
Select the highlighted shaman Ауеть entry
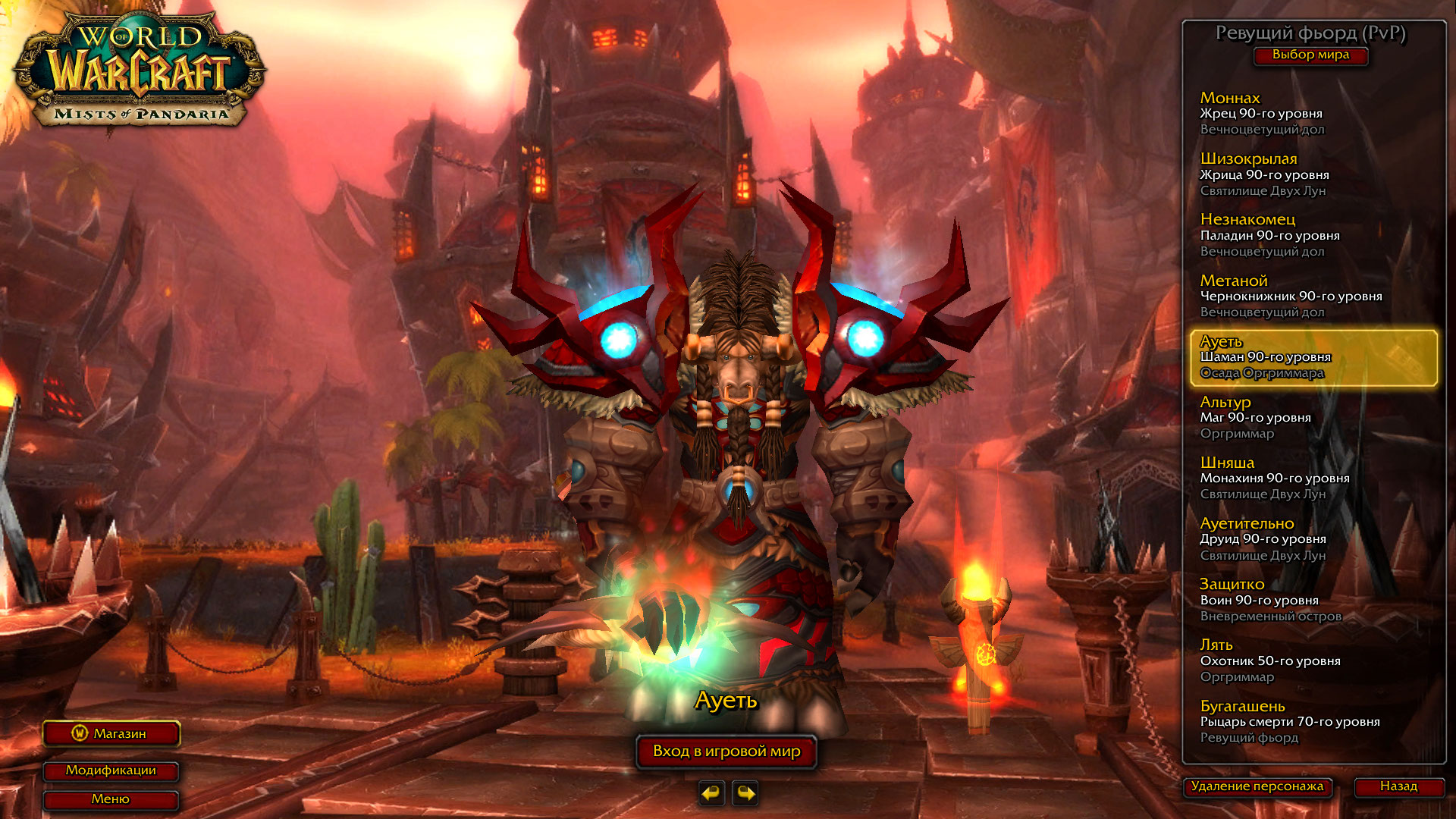(x=1313, y=357)
